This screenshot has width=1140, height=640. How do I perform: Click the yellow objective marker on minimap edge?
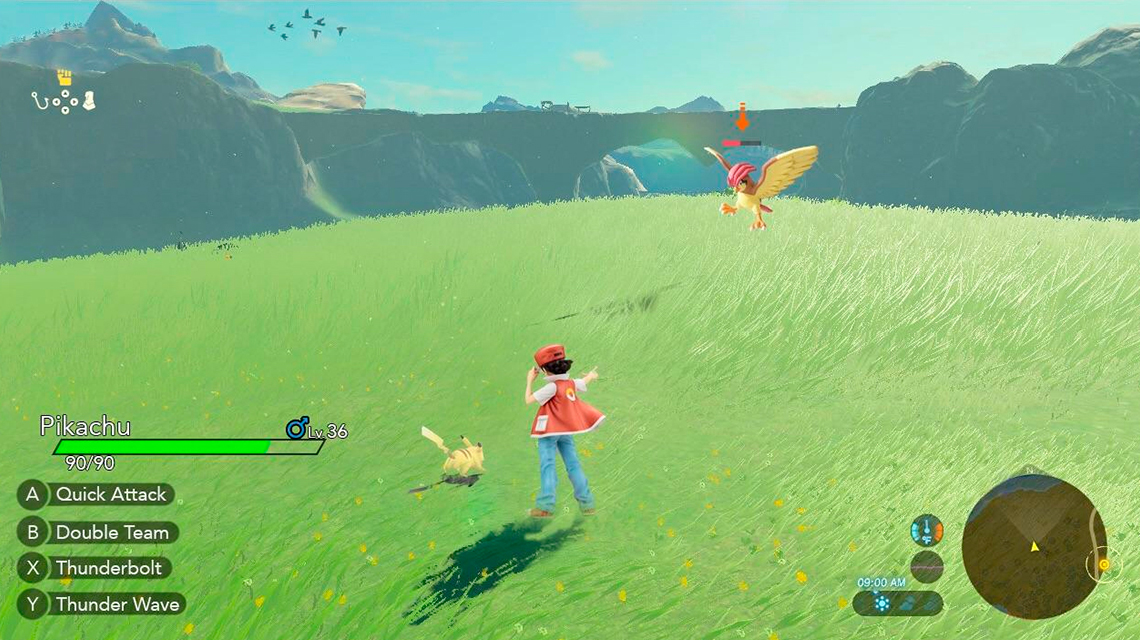1103,564
